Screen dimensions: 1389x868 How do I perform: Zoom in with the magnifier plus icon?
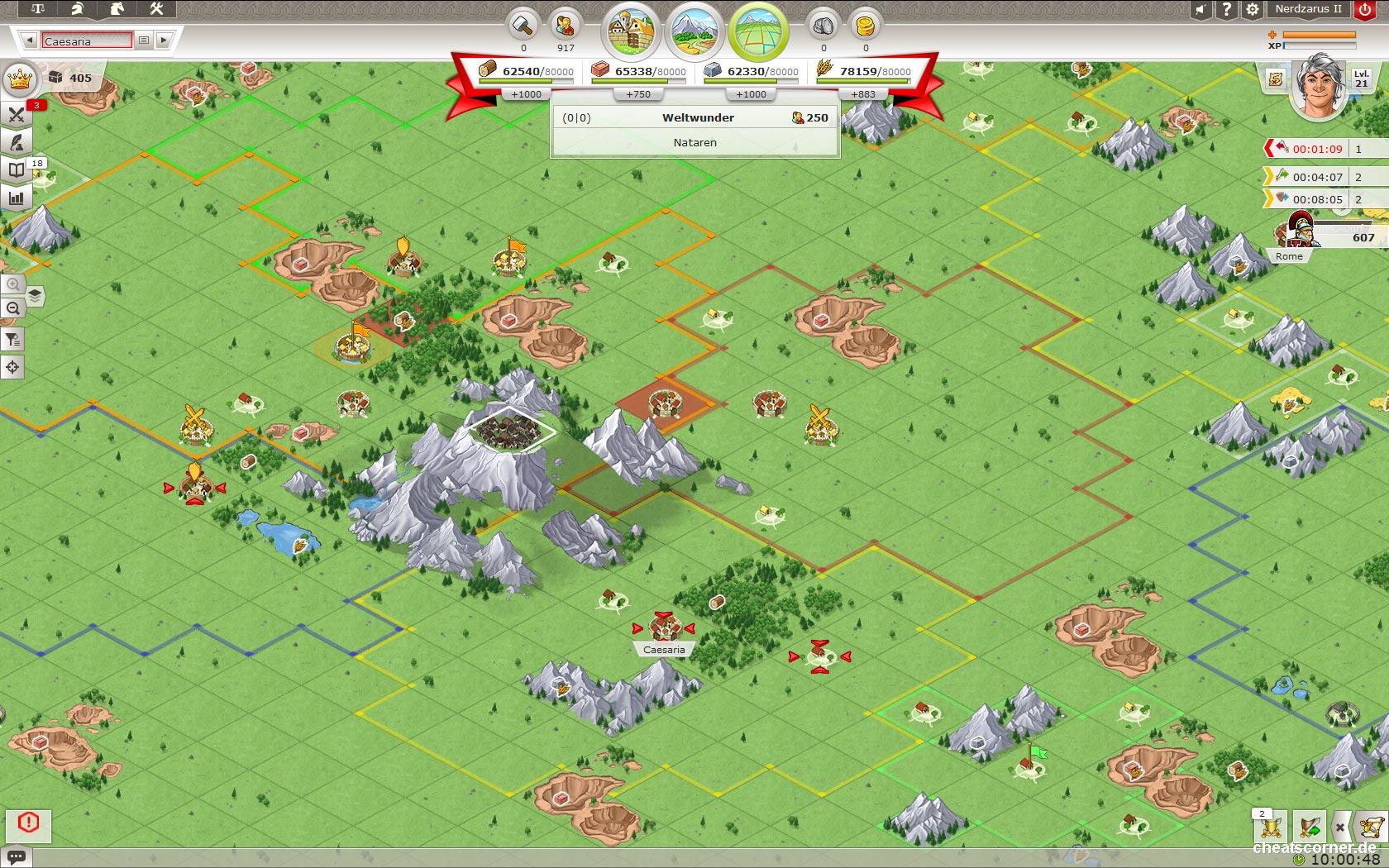point(12,285)
